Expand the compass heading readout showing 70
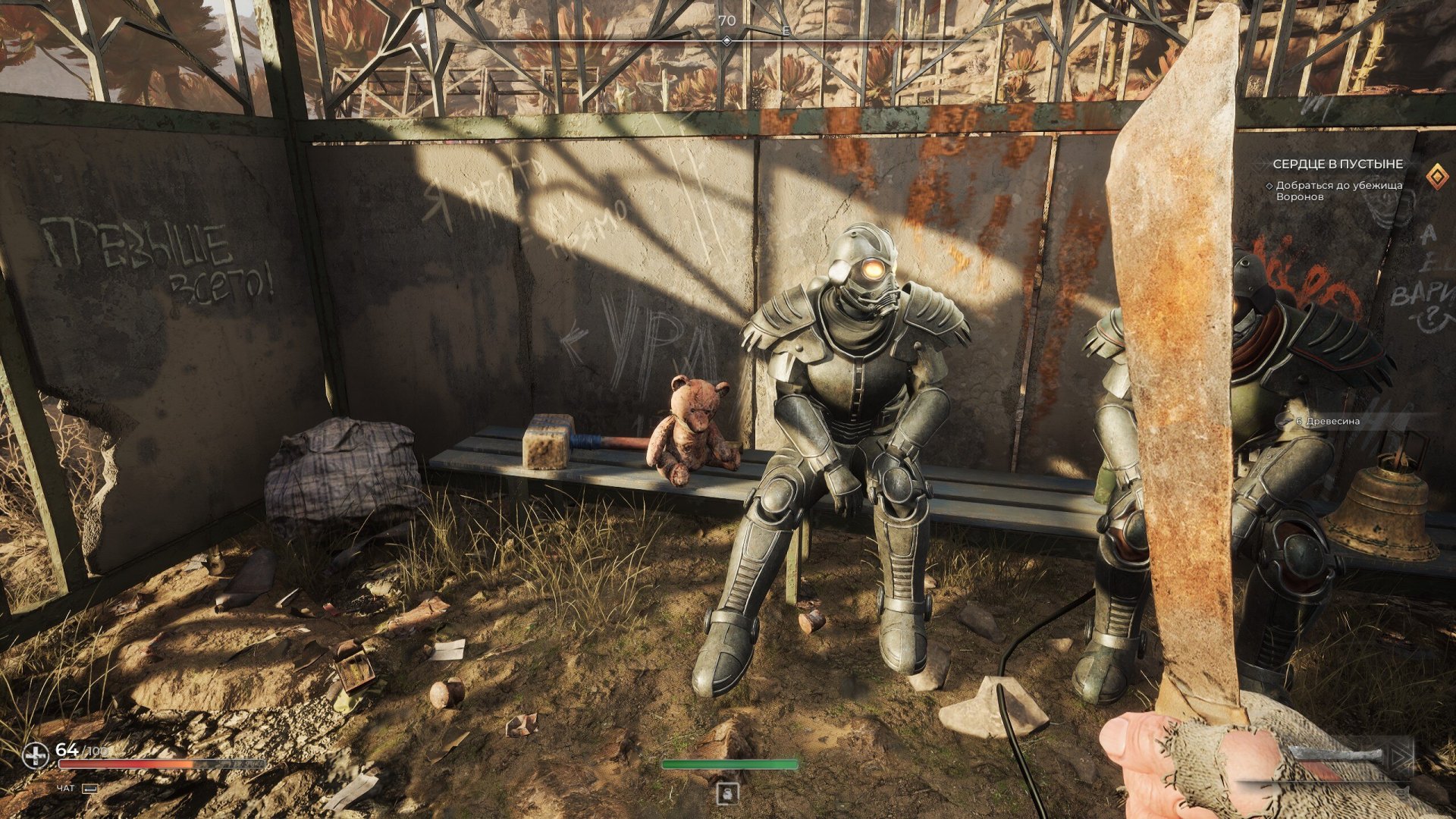The width and height of the screenshot is (1456, 819). click(x=726, y=20)
